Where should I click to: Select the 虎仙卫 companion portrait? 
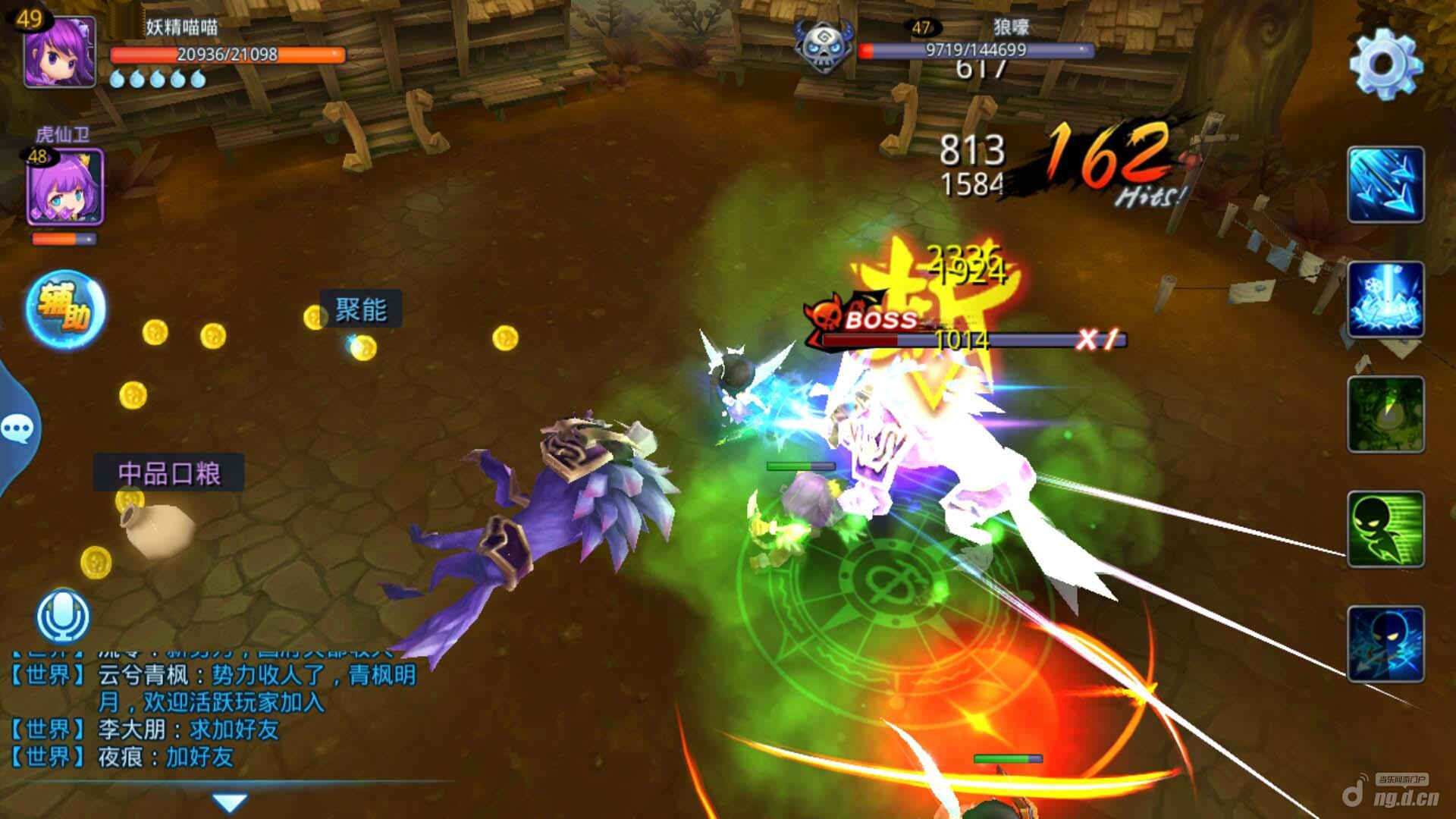click(64, 187)
